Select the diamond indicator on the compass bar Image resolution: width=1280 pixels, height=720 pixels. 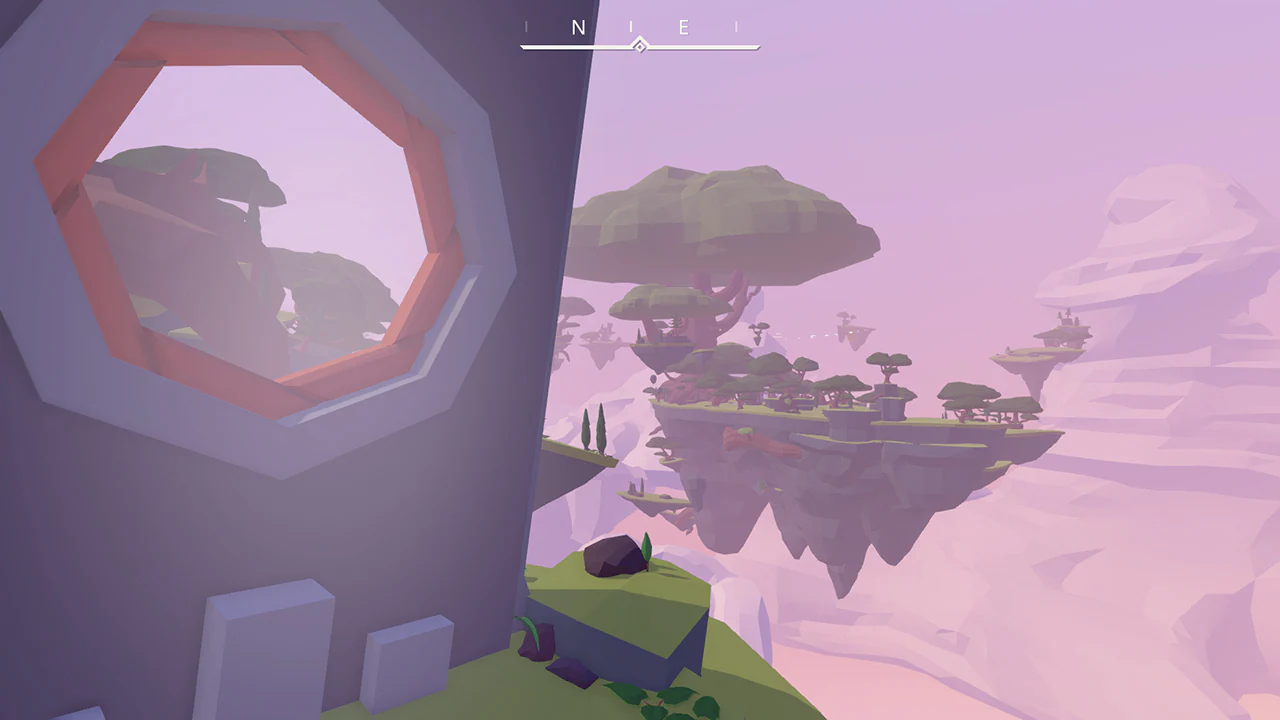tap(640, 45)
